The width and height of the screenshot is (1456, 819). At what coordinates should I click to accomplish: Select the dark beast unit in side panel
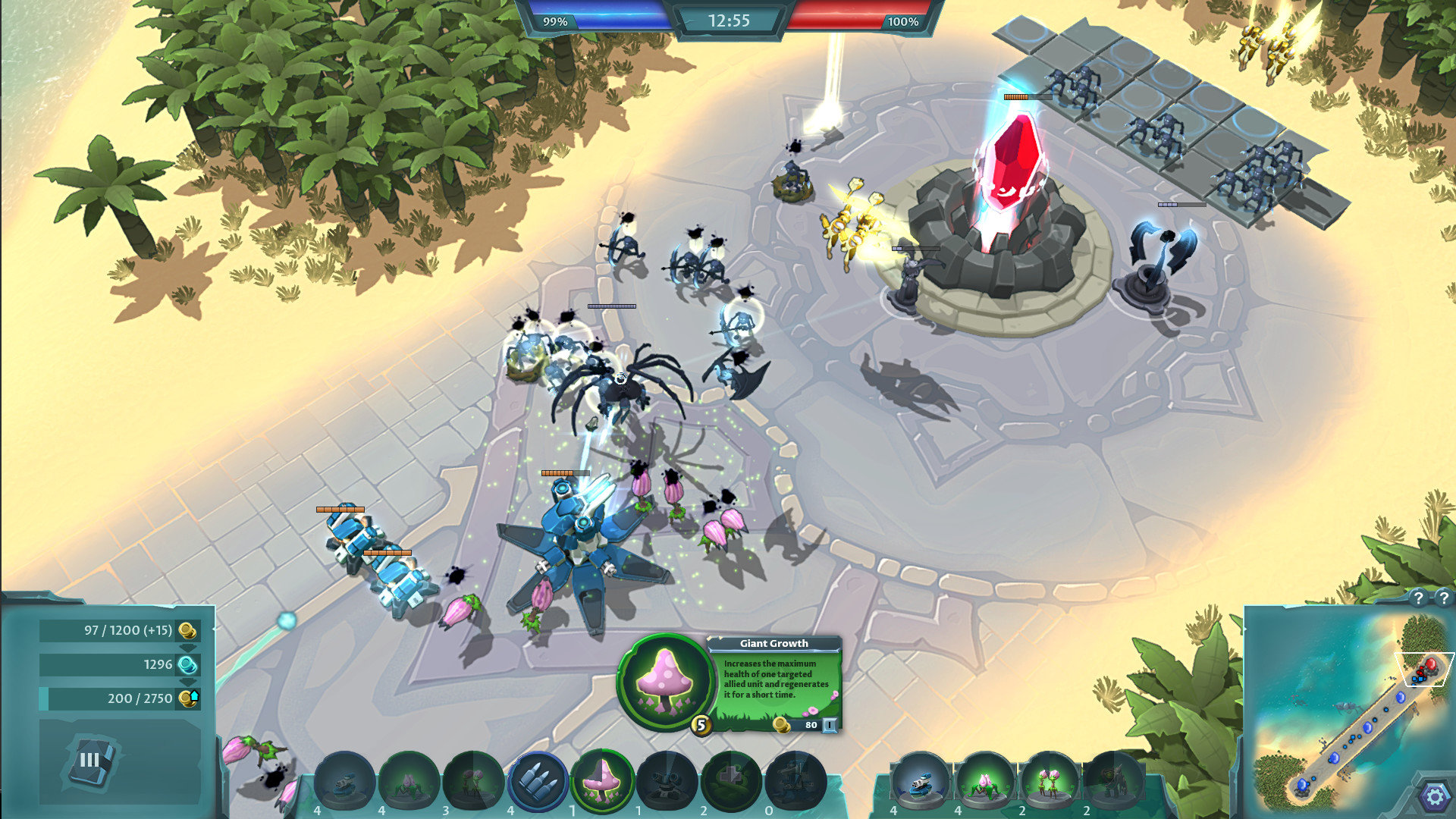click(x=1112, y=781)
